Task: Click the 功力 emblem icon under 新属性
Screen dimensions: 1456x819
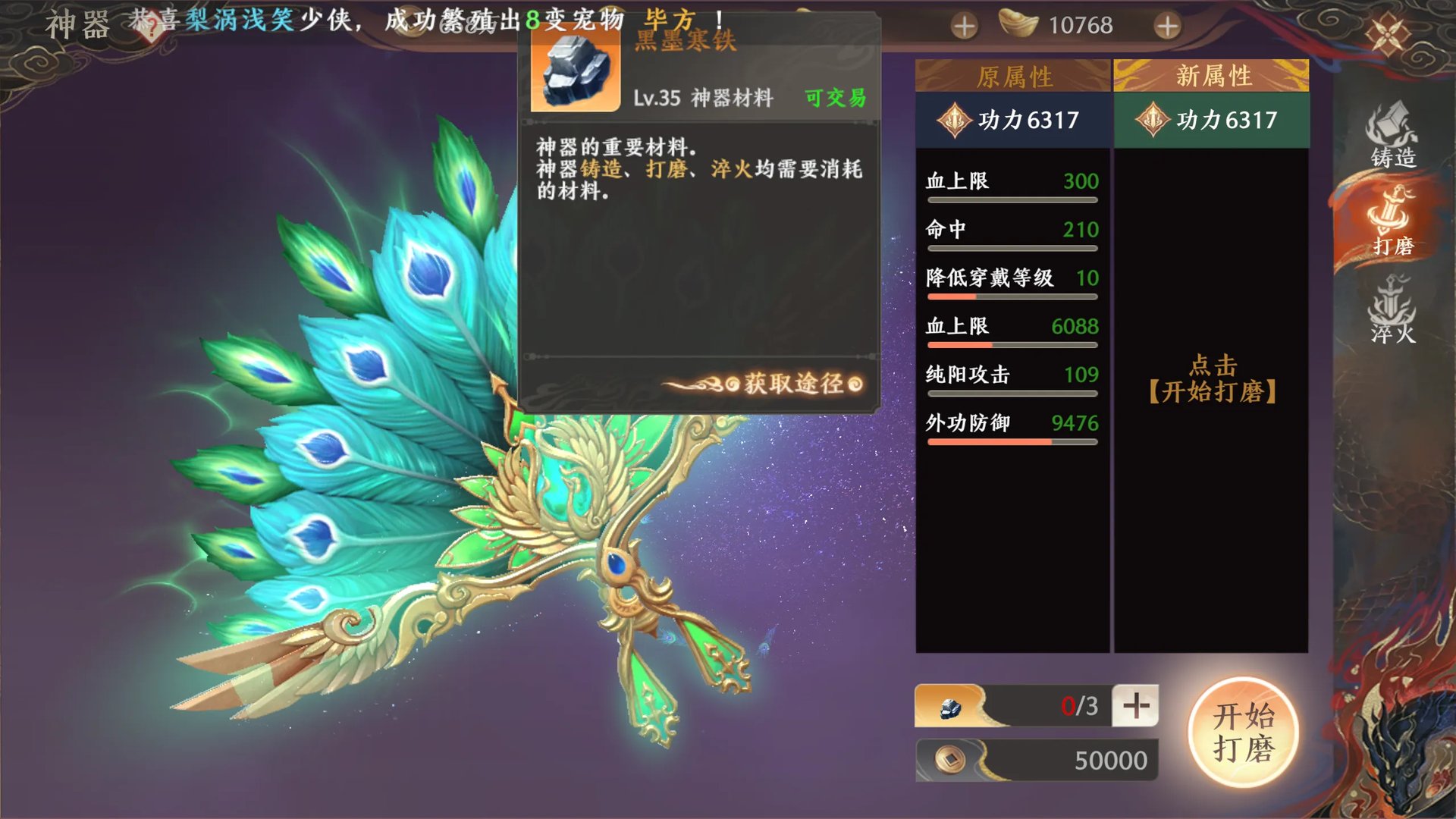Action: point(1153,120)
